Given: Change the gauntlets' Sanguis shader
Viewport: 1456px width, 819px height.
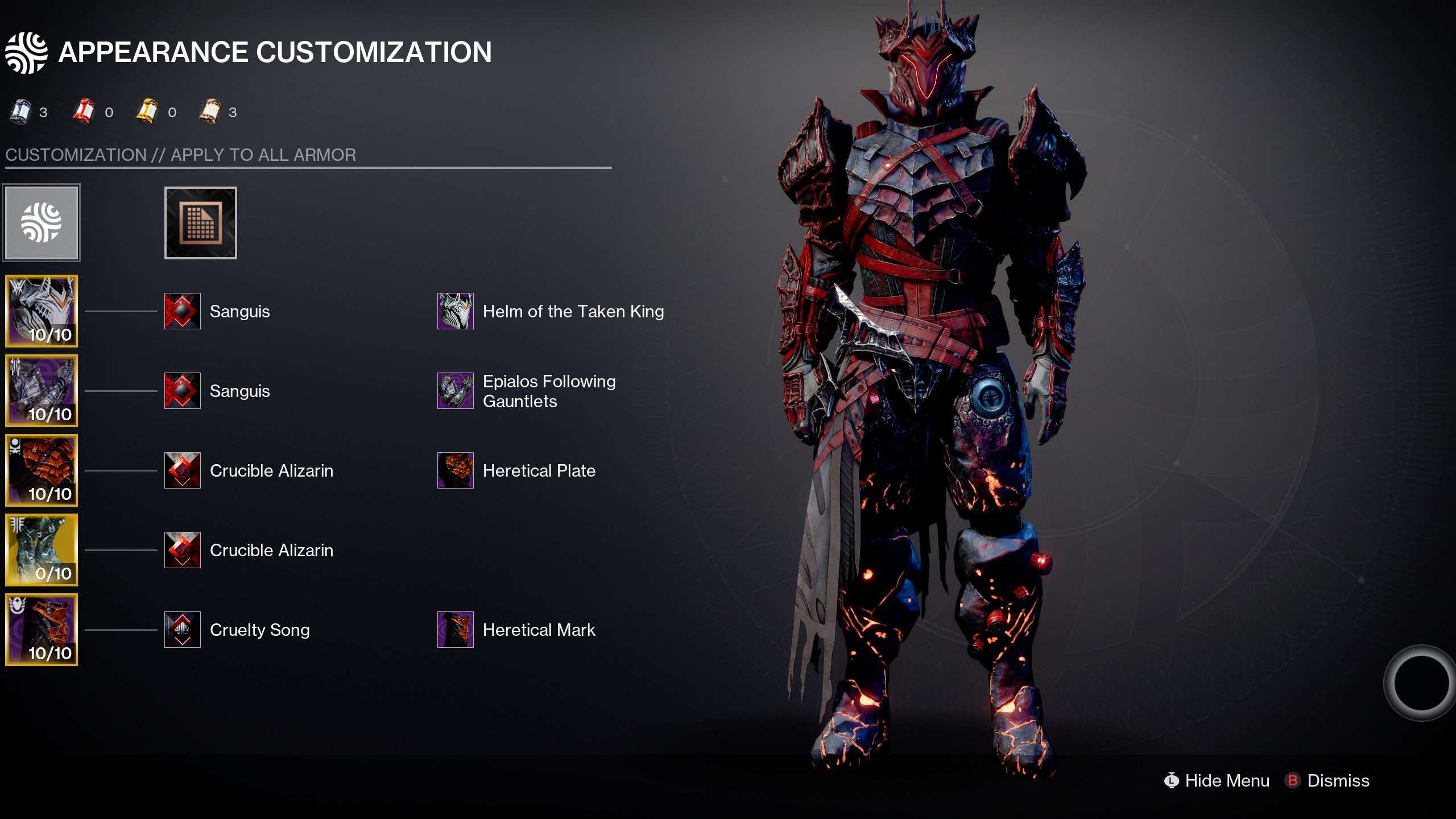Looking at the screenshot, I should (183, 391).
